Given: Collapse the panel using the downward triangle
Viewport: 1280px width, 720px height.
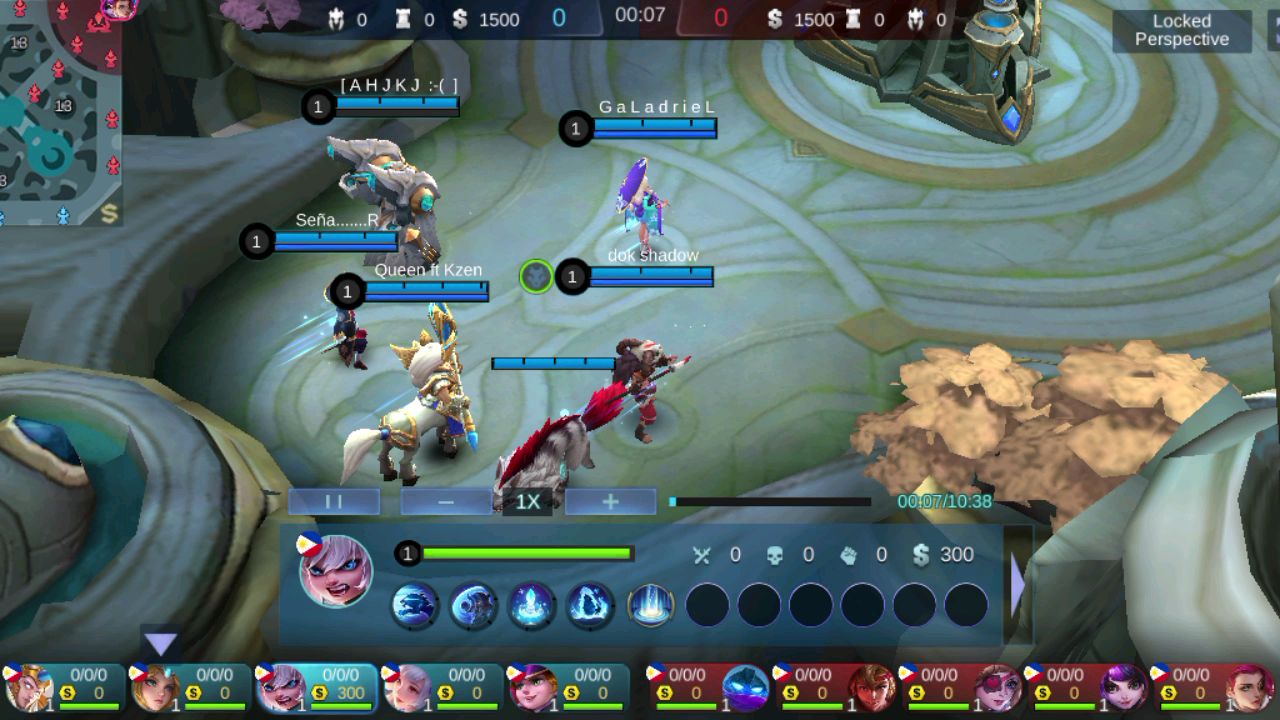Looking at the screenshot, I should tap(161, 644).
